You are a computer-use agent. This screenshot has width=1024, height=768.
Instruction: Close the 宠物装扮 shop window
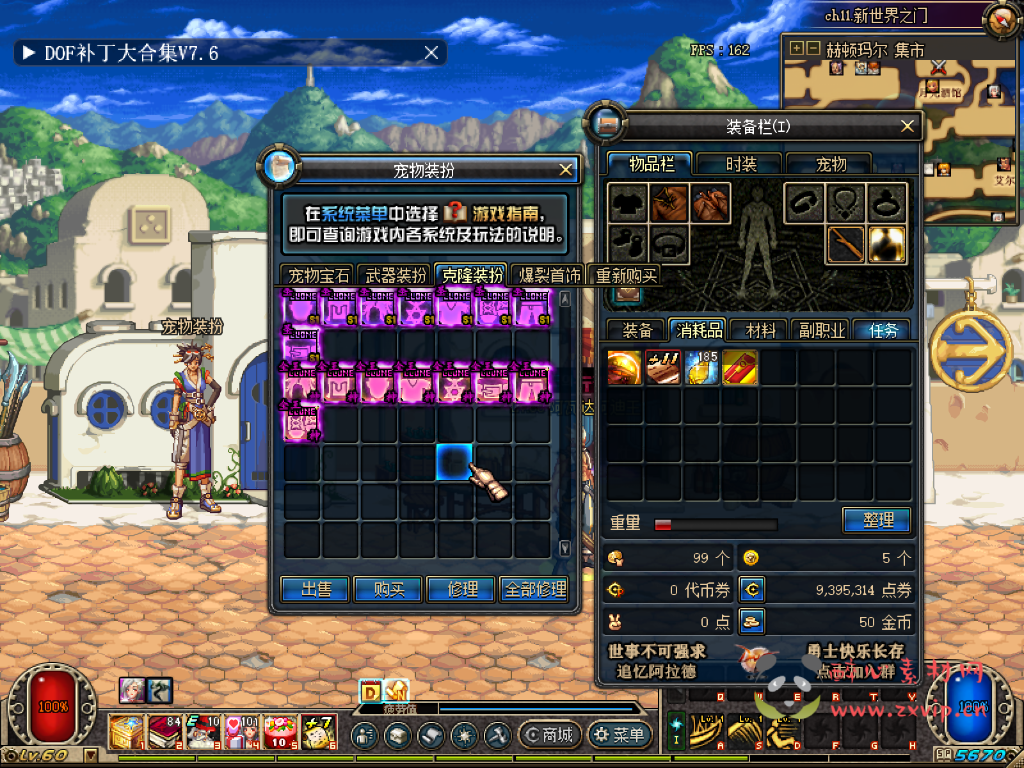[566, 170]
